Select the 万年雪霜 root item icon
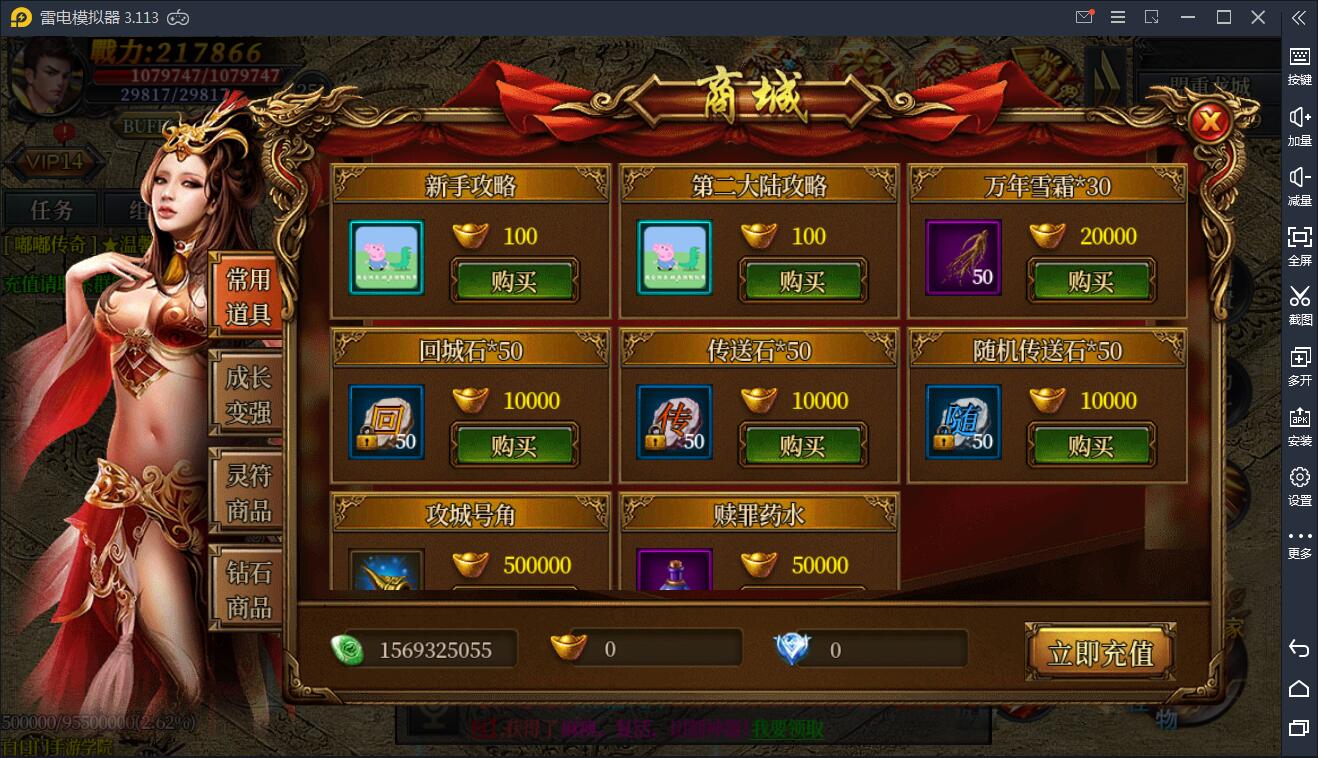The height and width of the screenshot is (758, 1318). 963,258
